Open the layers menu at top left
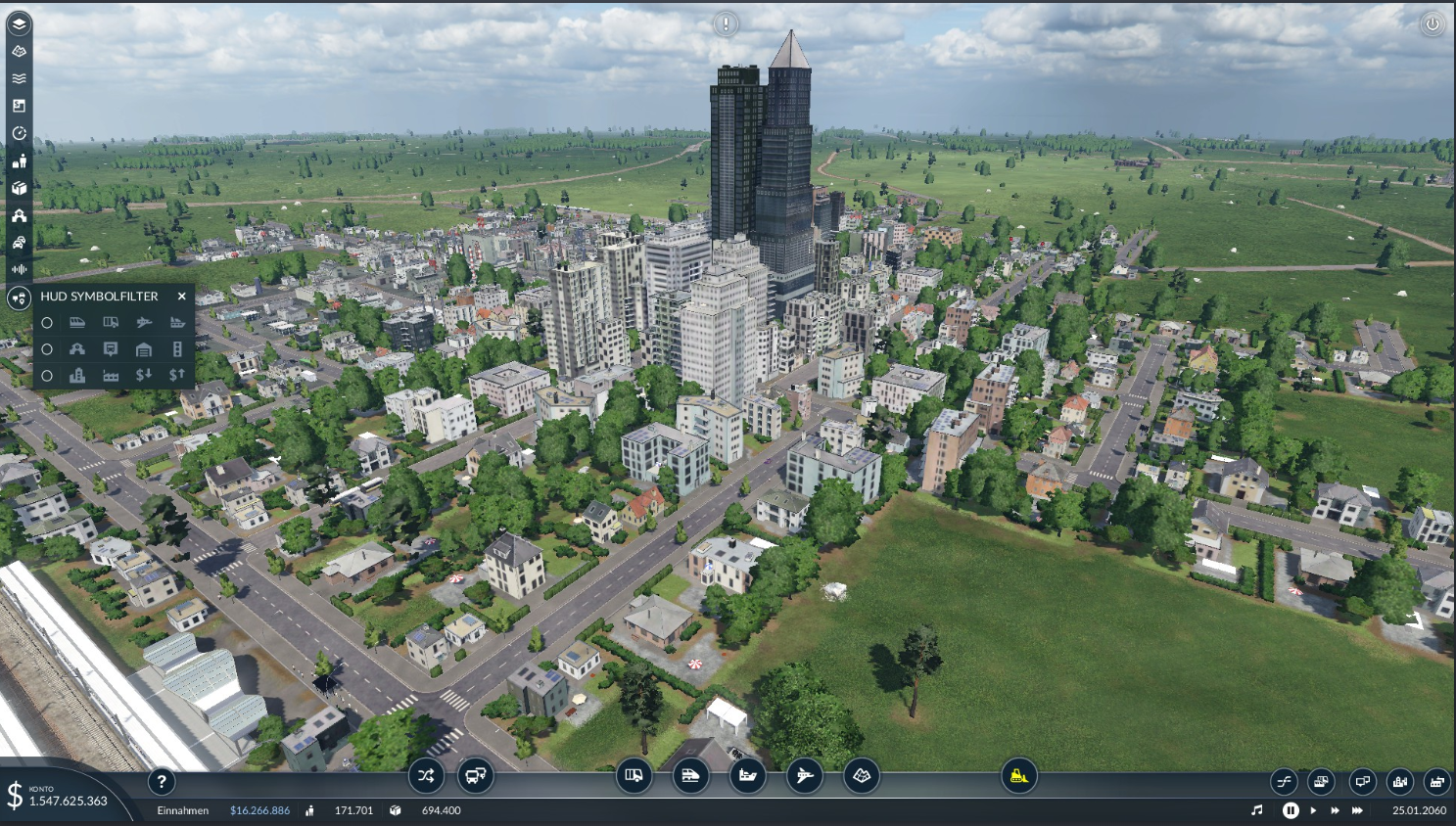Screen dimensions: 1456x826 click(x=19, y=23)
